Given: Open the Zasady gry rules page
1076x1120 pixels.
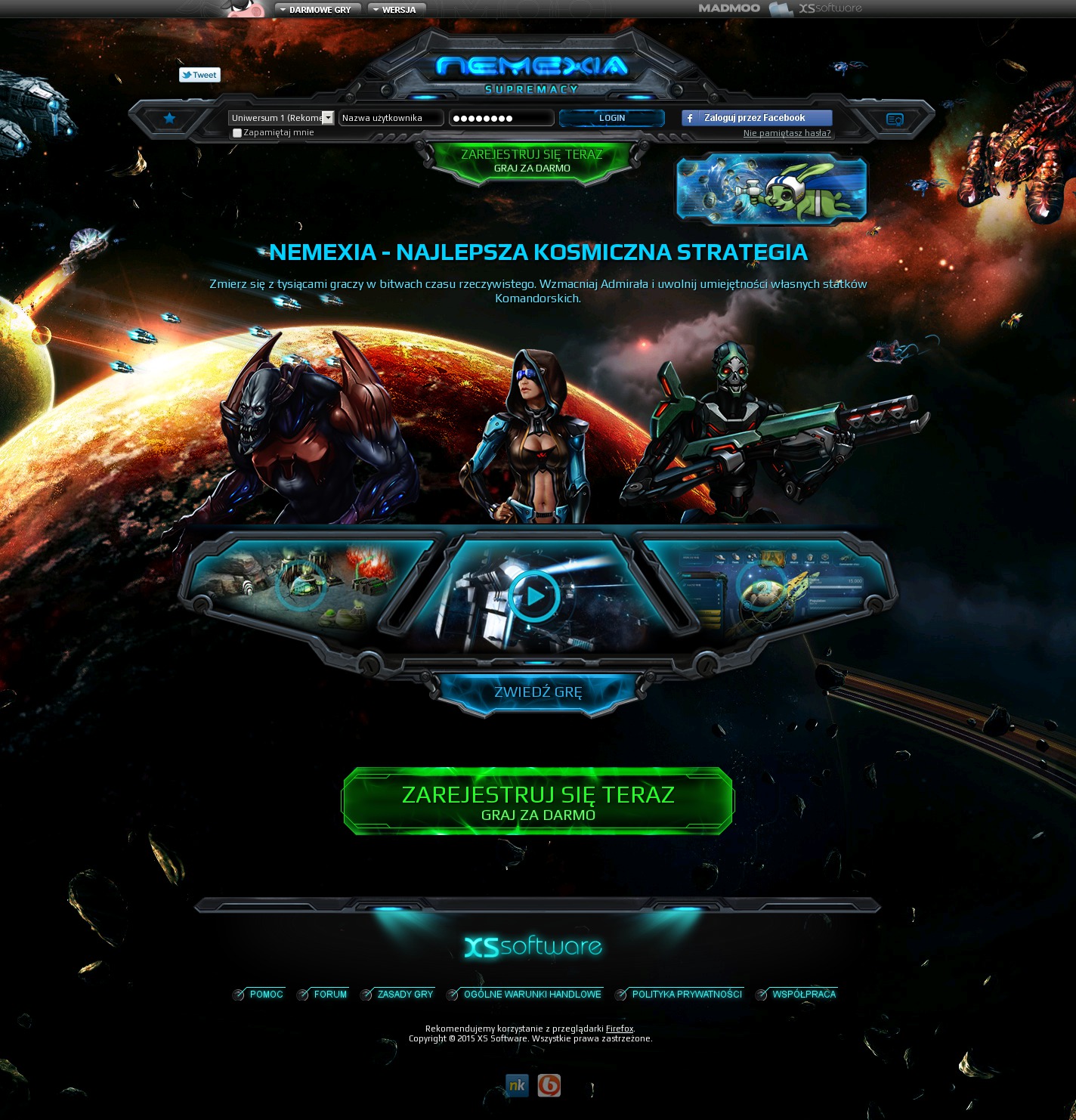Looking at the screenshot, I should tap(405, 995).
